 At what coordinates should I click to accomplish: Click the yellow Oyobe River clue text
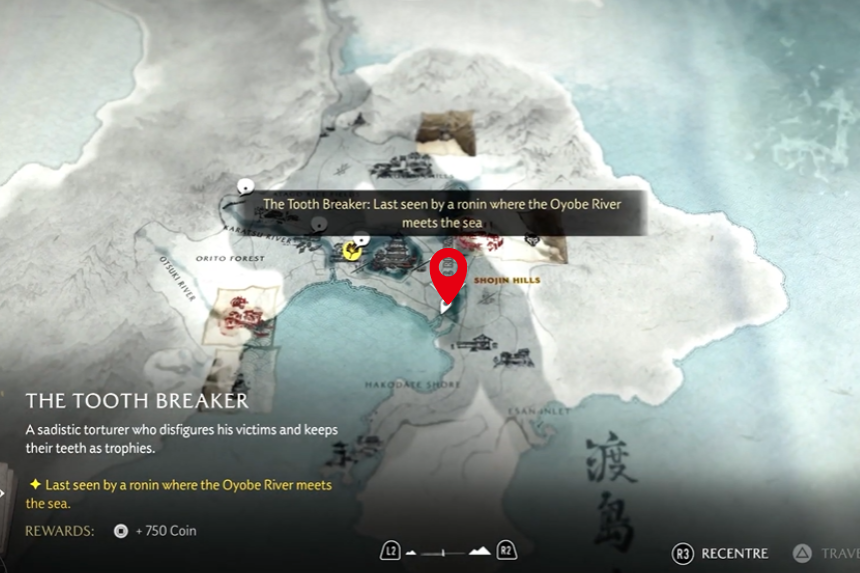tap(181, 493)
